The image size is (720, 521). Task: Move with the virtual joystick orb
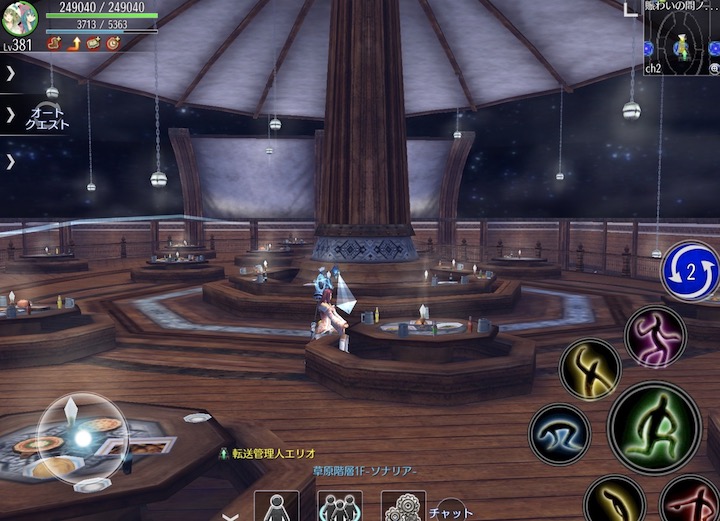coord(81,438)
